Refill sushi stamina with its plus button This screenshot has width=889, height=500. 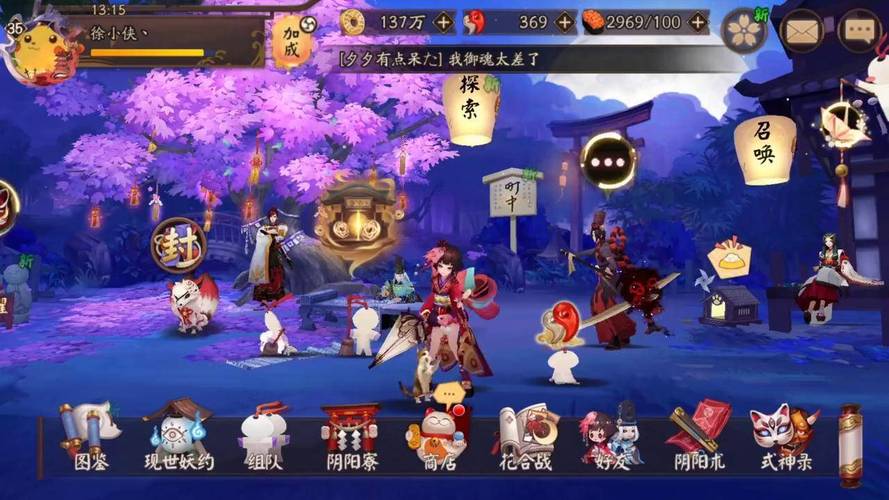(698, 22)
